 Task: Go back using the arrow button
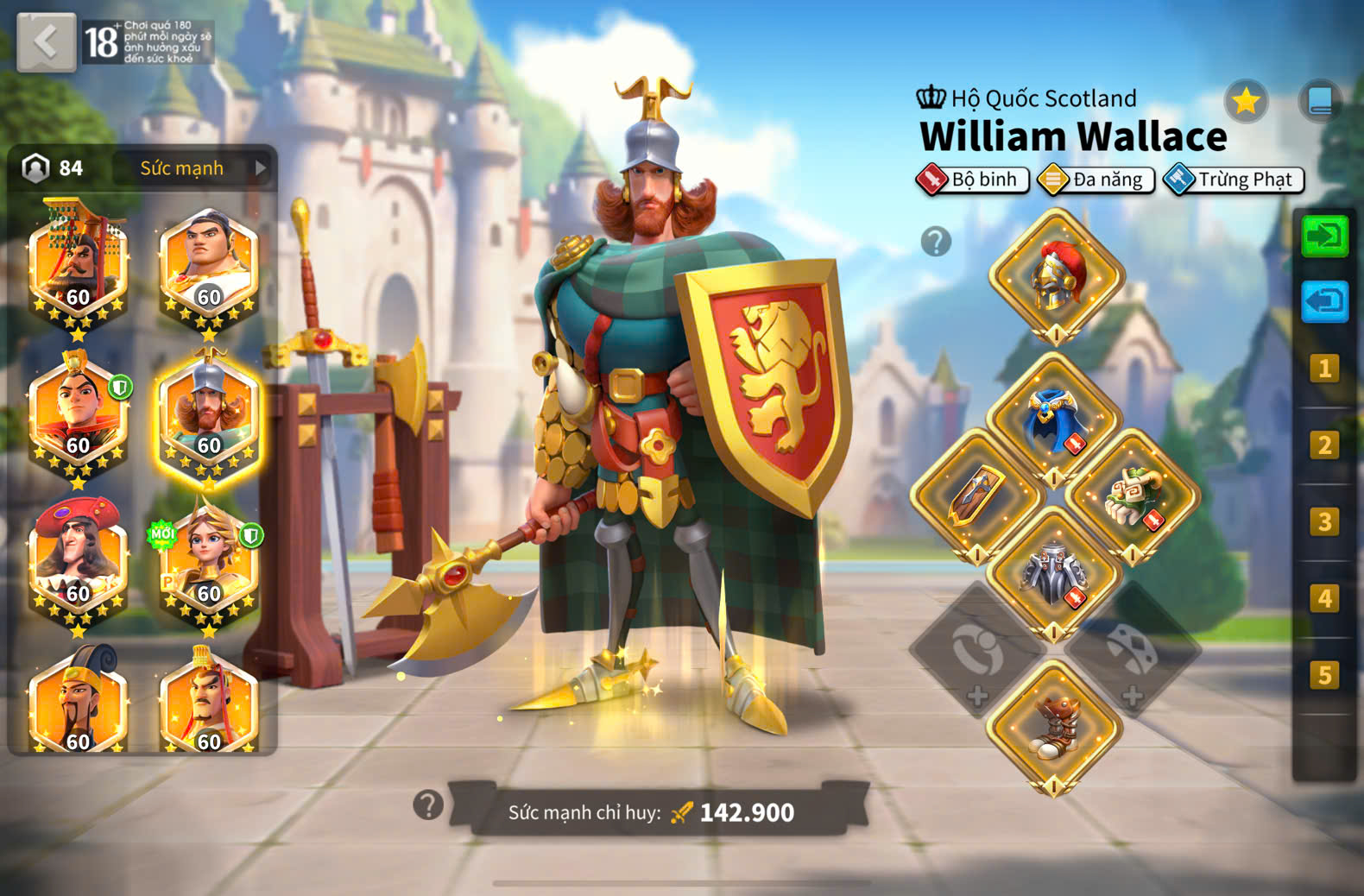(x=46, y=41)
